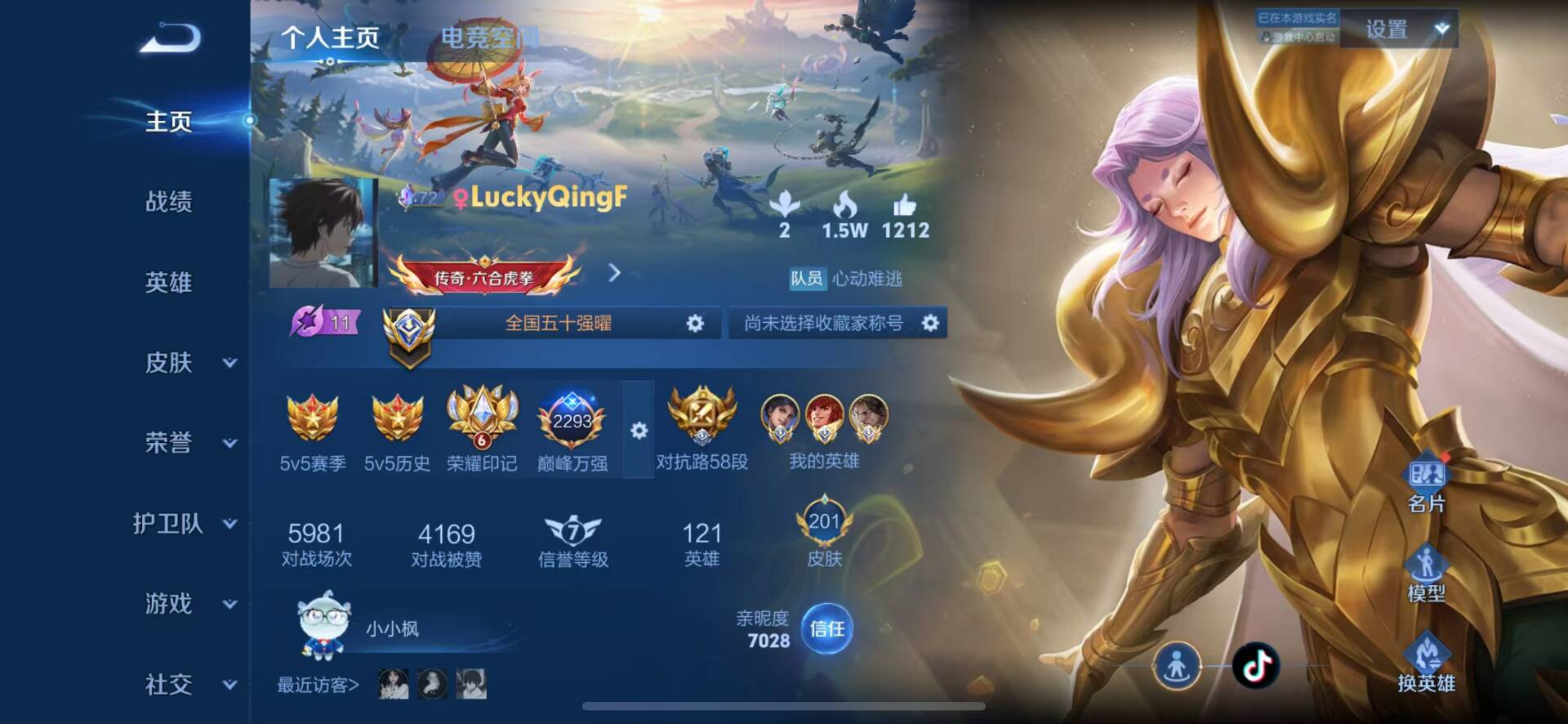1568x724 pixels.
Task: Open the TikTok logo icon
Action: coord(1255,666)
